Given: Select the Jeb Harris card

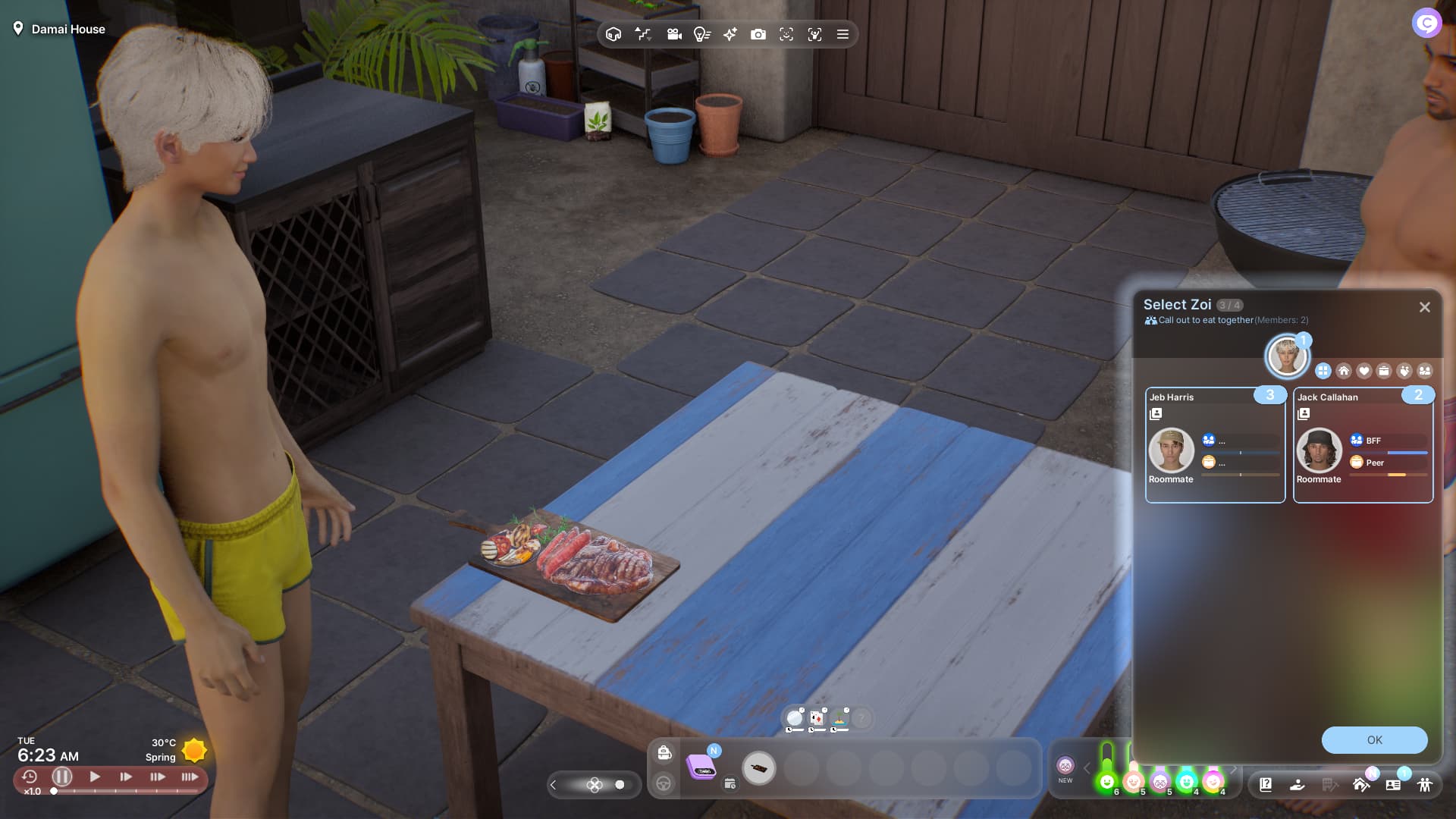Looking at the screenshot, I should pos(1215,445).
